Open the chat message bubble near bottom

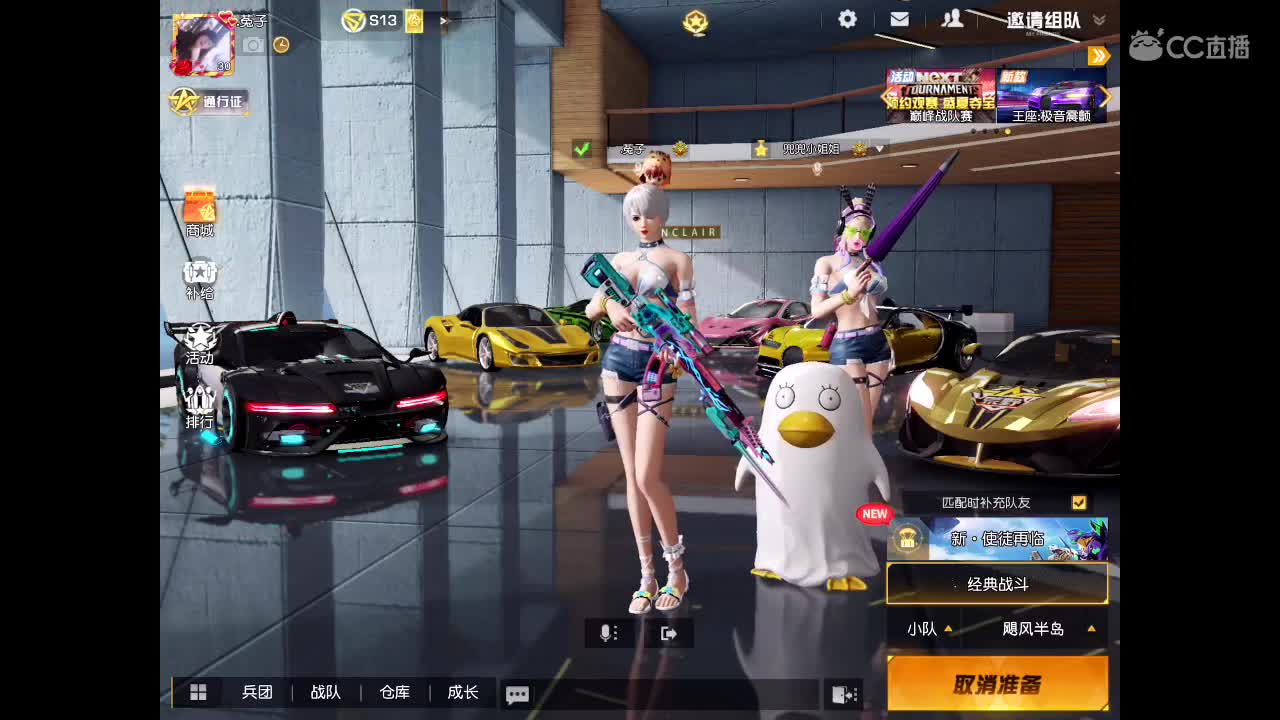(517, 693)
